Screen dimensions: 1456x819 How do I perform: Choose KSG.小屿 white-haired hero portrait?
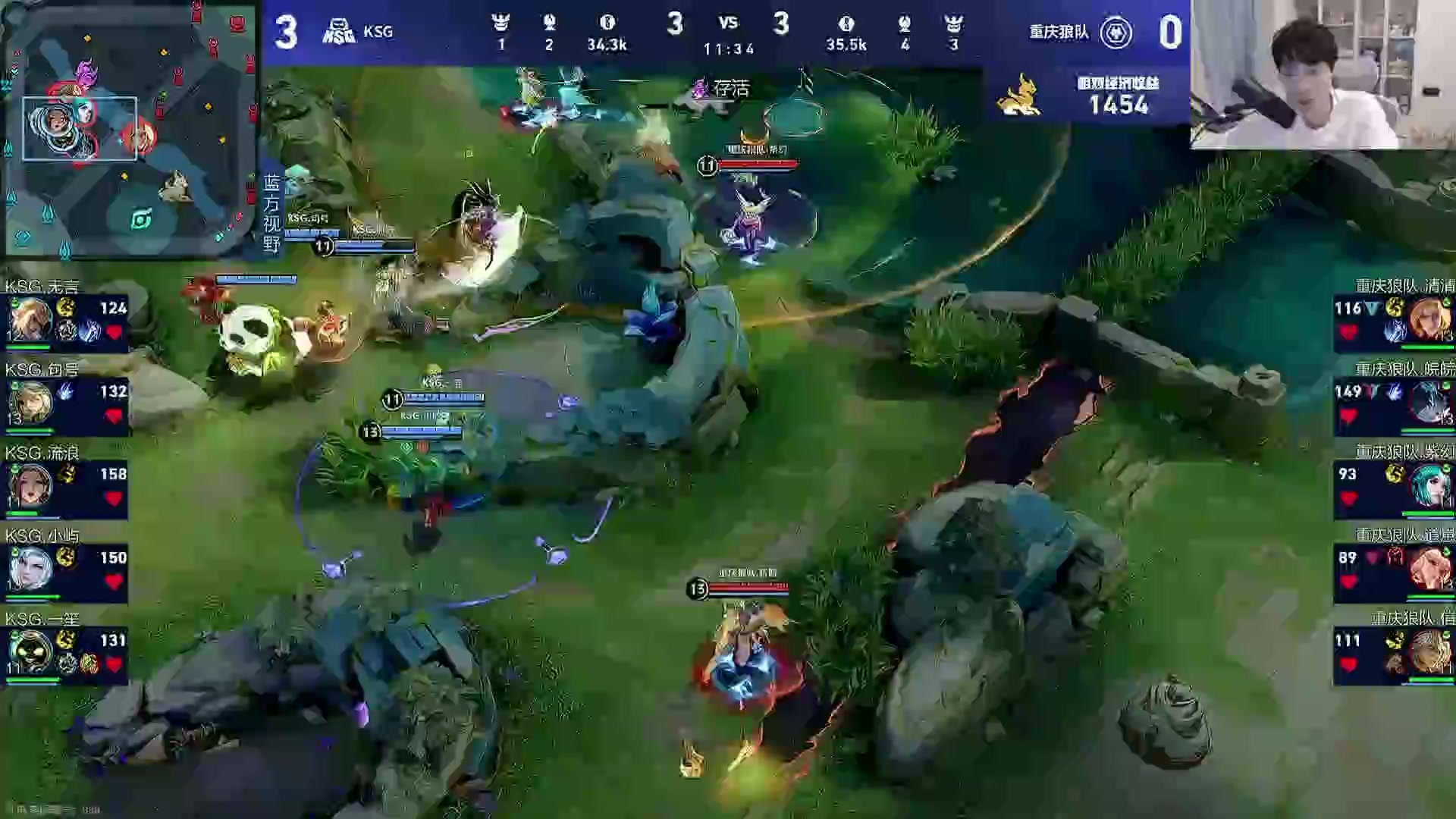[30, 567]
